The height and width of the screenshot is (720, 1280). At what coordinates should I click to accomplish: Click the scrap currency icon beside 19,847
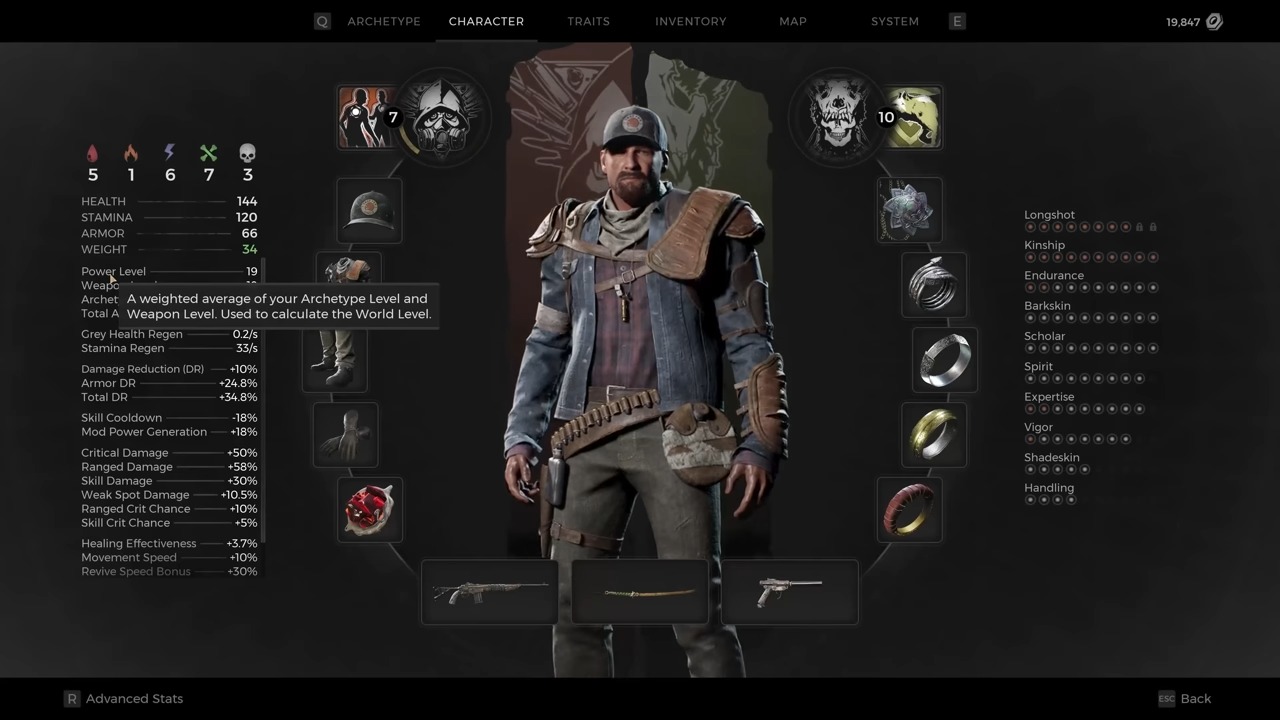[x=1214, y=20]
